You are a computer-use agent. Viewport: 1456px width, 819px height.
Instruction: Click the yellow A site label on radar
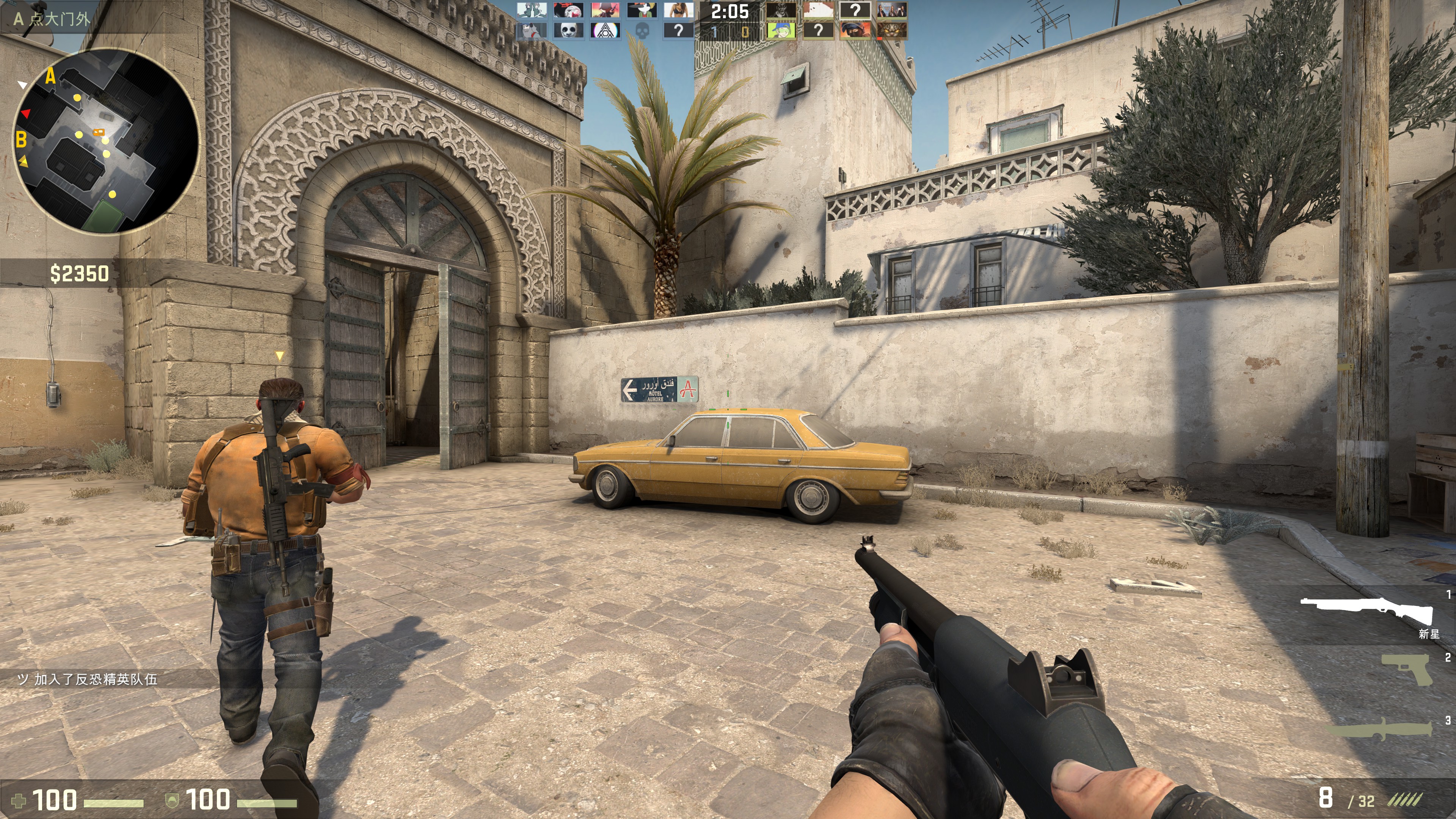(x=50, y=75)
